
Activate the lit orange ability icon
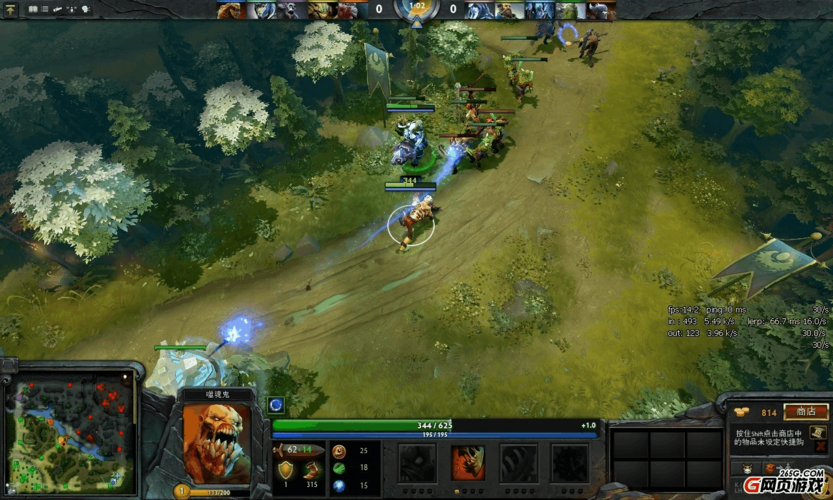coord(468,463)
